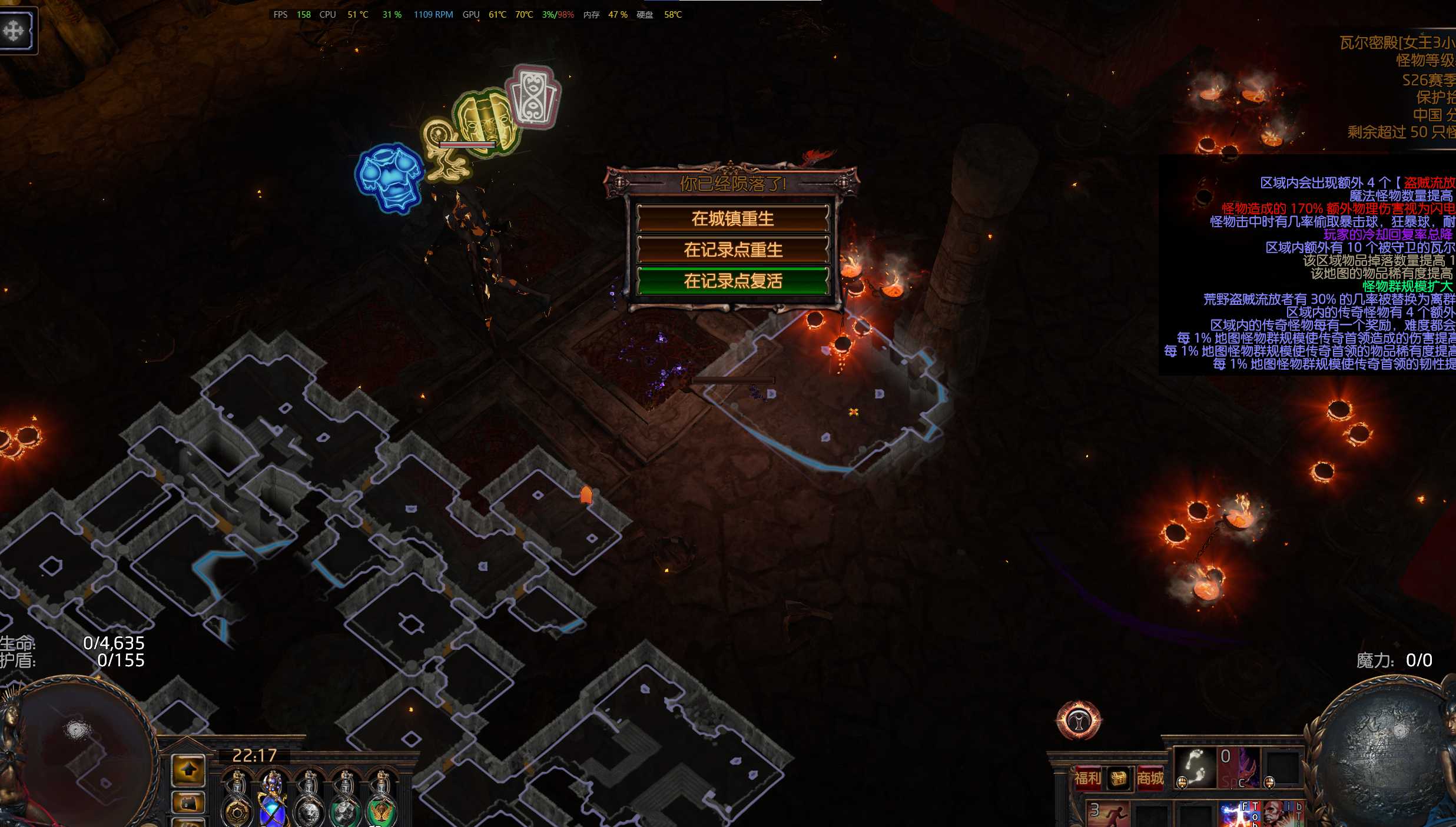Select the pink divination card reward icon
This screenshot has height=827, width=1456.
click(x=534, y=97)
